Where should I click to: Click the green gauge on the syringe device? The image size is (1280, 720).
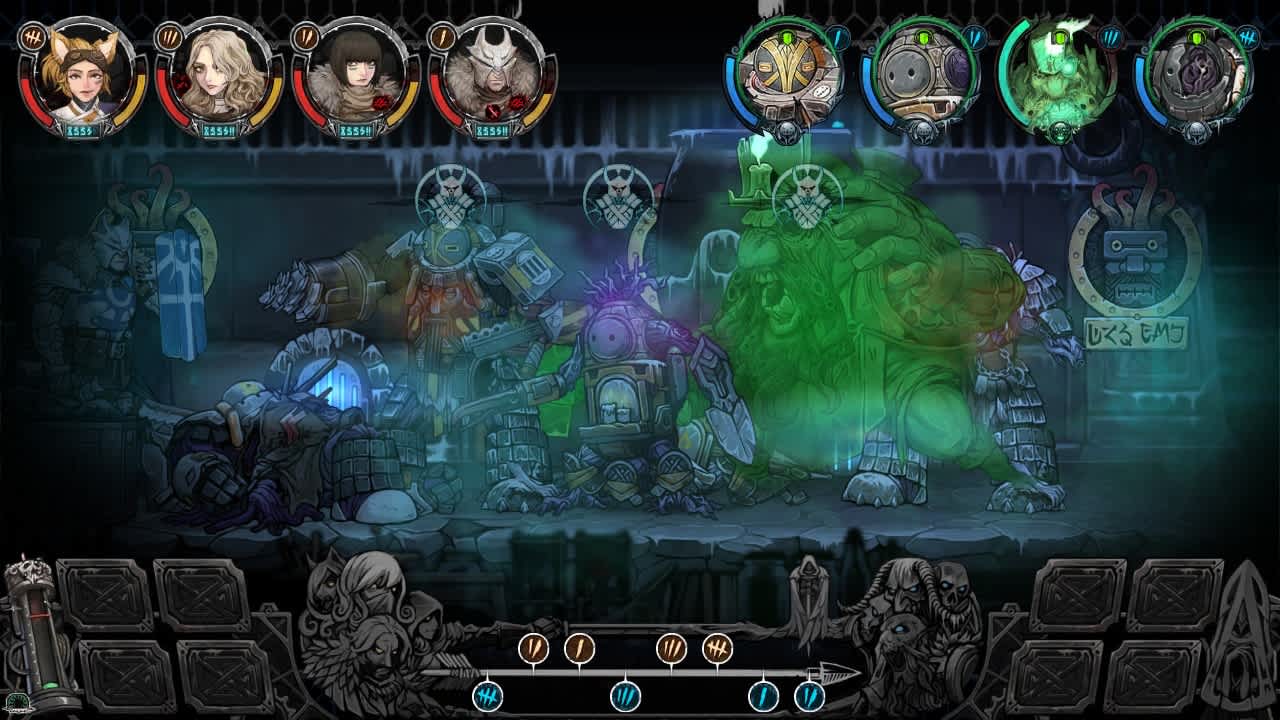click(x=50, y=686)
